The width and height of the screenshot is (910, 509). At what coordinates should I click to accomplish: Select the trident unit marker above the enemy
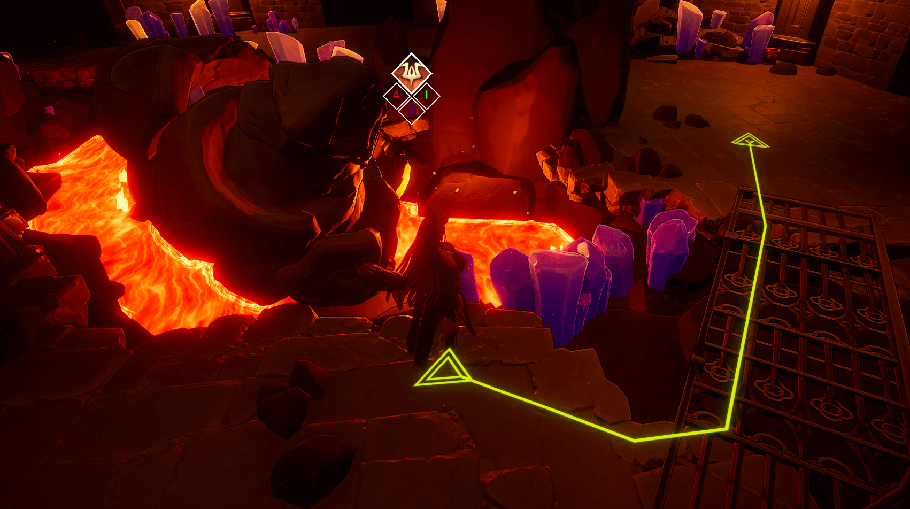point(411,72)
